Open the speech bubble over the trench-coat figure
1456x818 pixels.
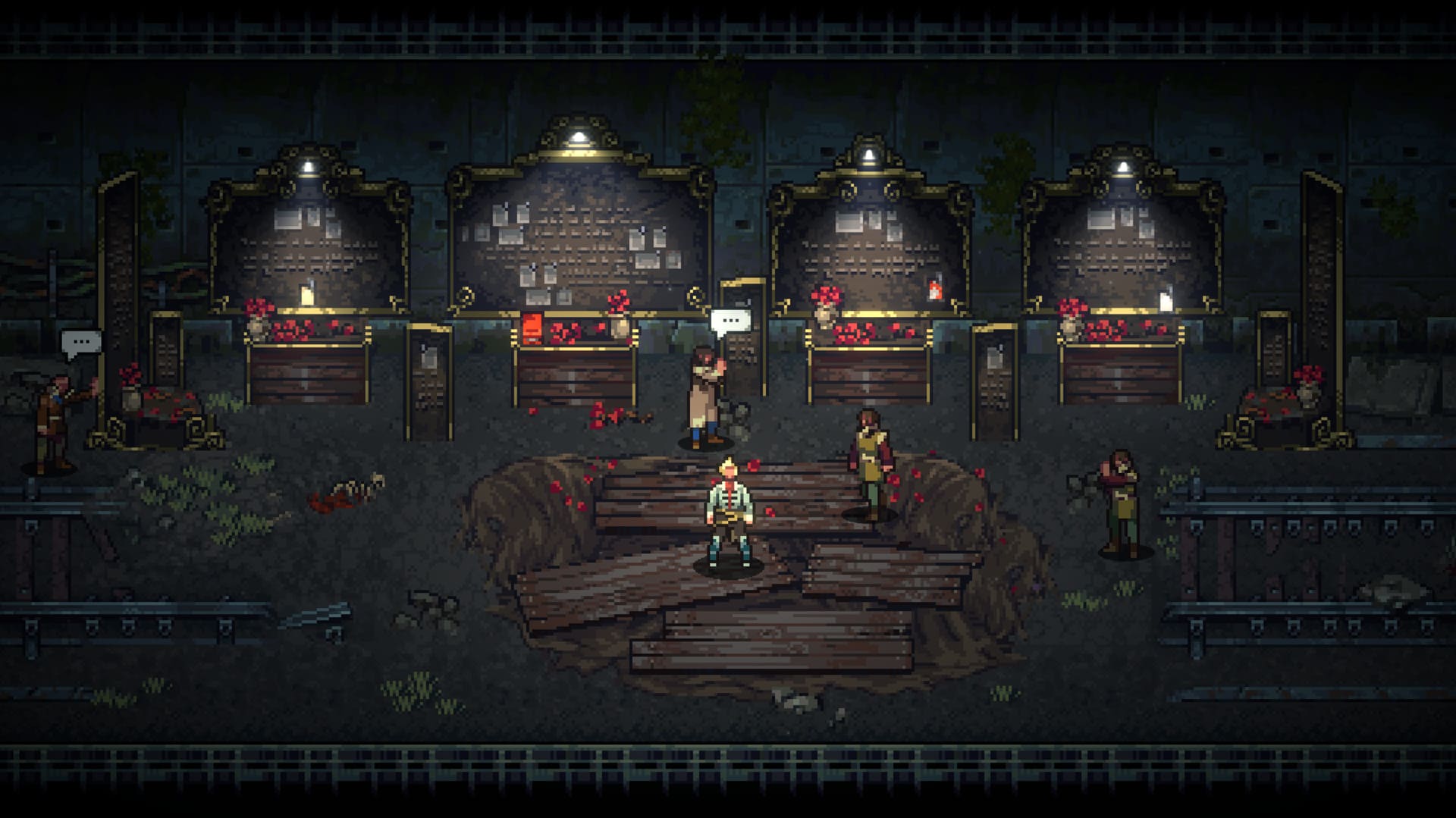[730, 321]
